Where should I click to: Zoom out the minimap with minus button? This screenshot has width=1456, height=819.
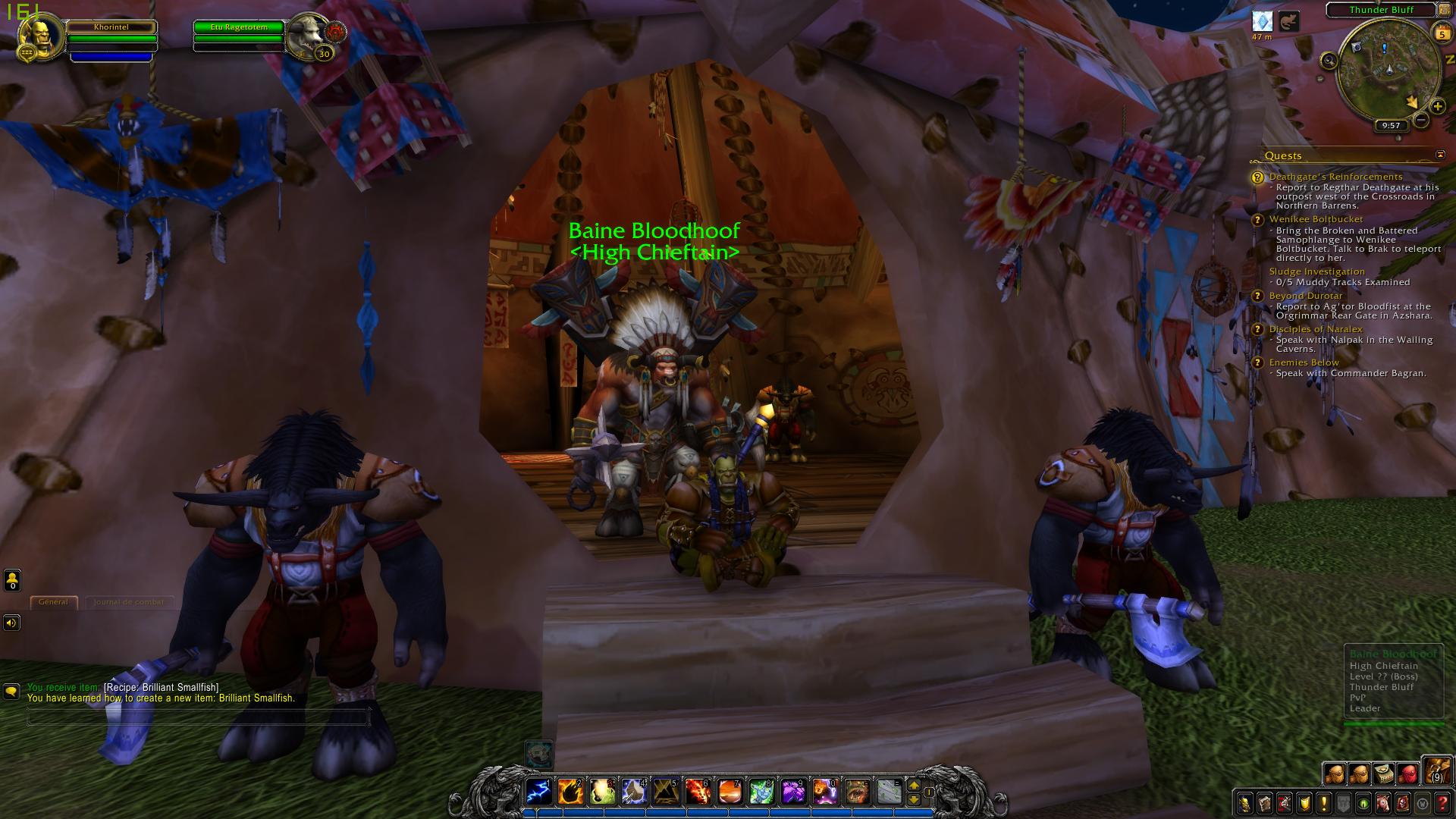coord(1421,120)
